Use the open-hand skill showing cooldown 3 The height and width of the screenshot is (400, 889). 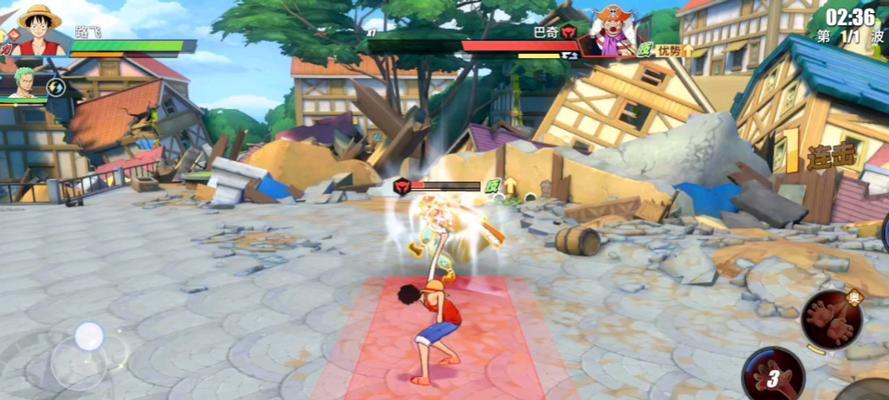(x=773, y=374)
